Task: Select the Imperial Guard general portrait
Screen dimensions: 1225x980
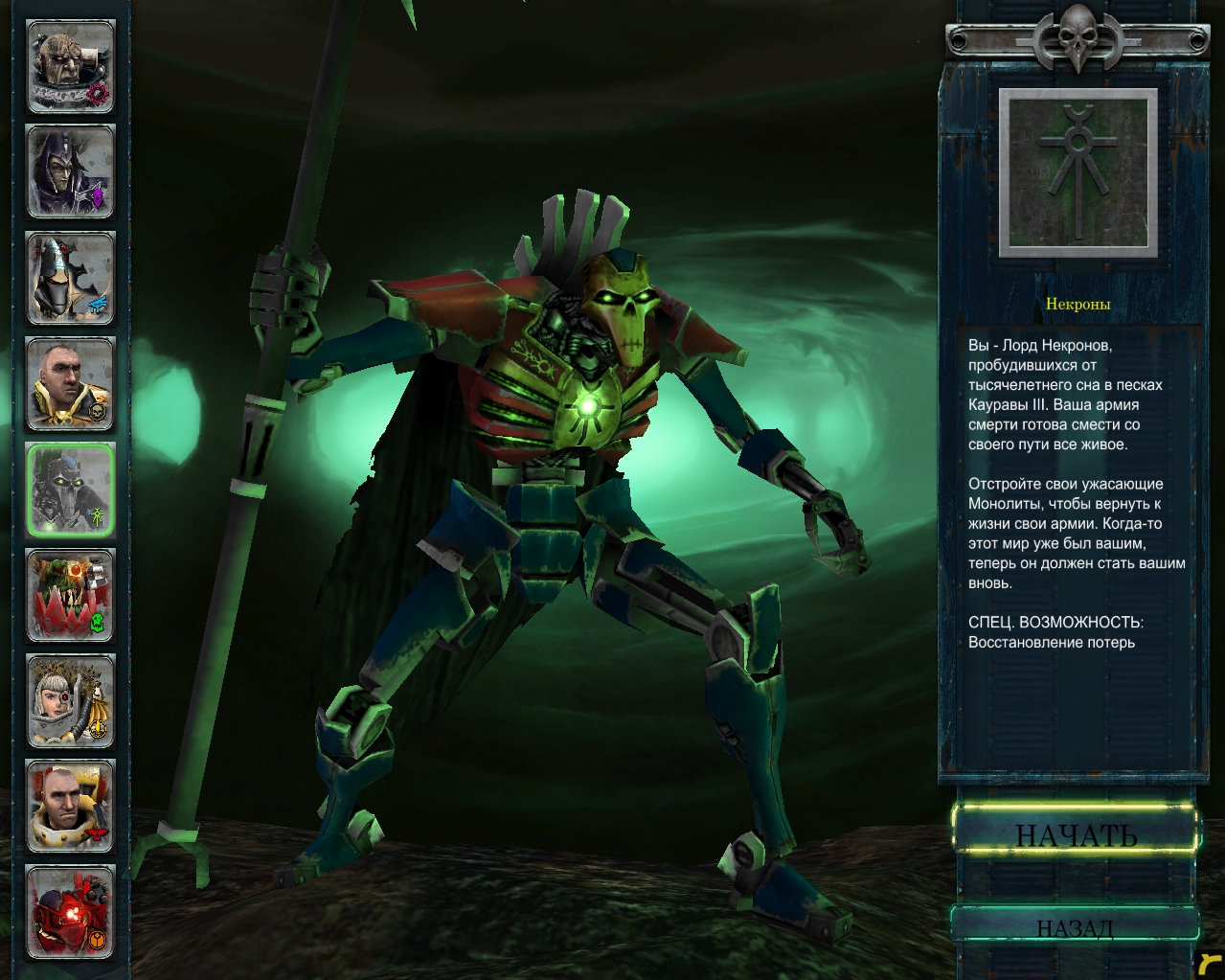Action: pos(70,384)
